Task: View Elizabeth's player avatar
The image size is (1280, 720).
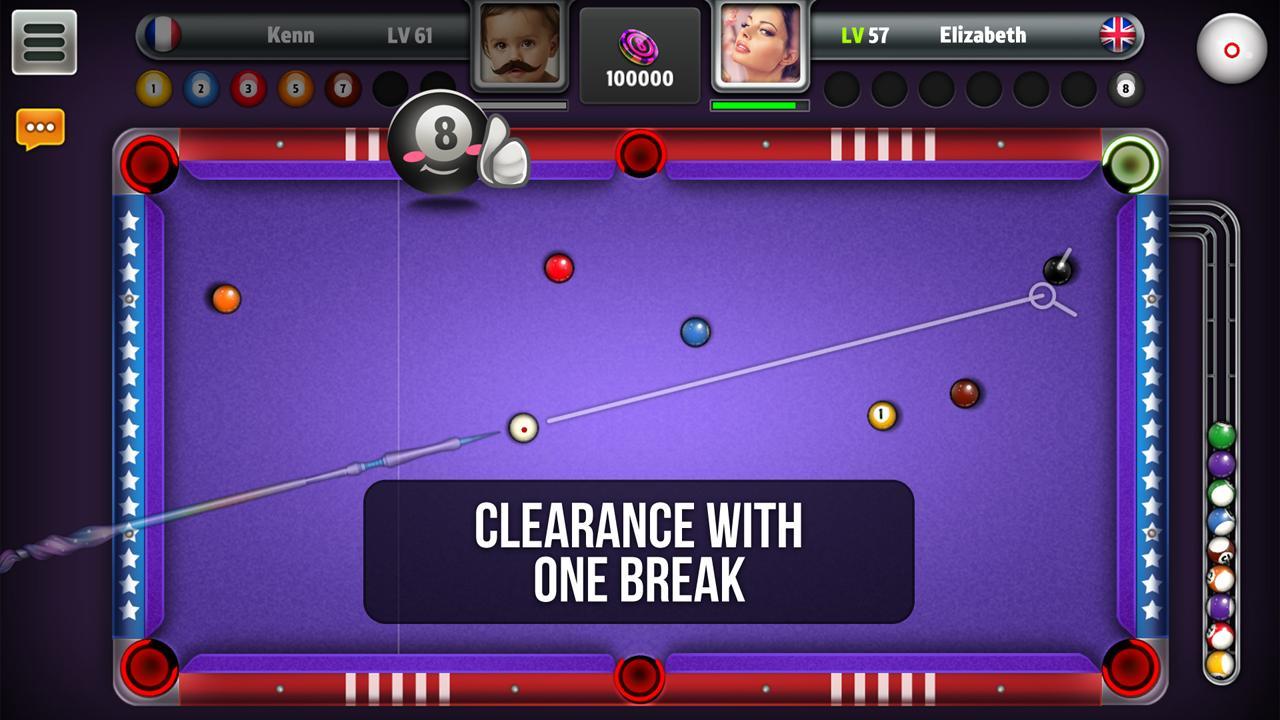Action: (760, 45)
